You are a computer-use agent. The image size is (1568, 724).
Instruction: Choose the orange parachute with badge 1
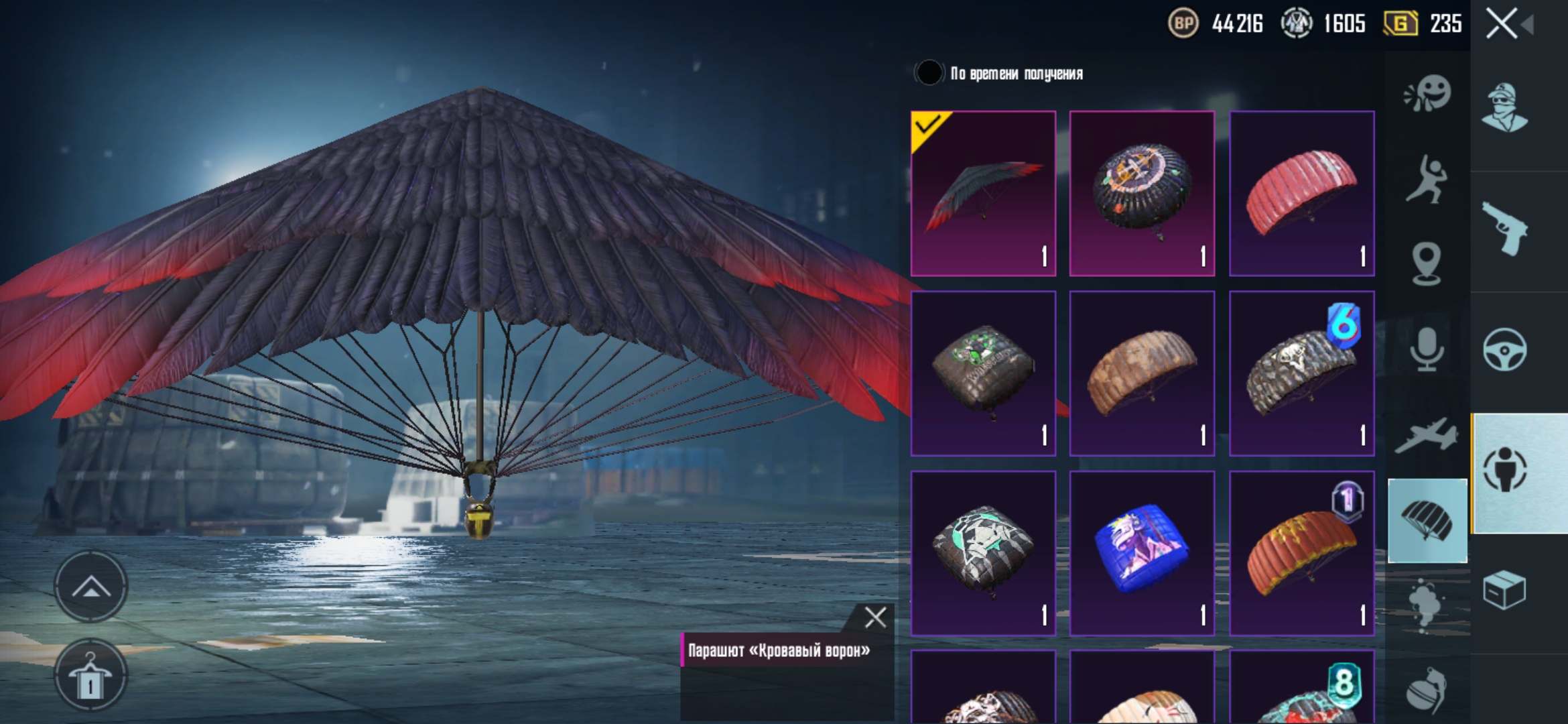pyautogui.click(x=1301, y=553)
